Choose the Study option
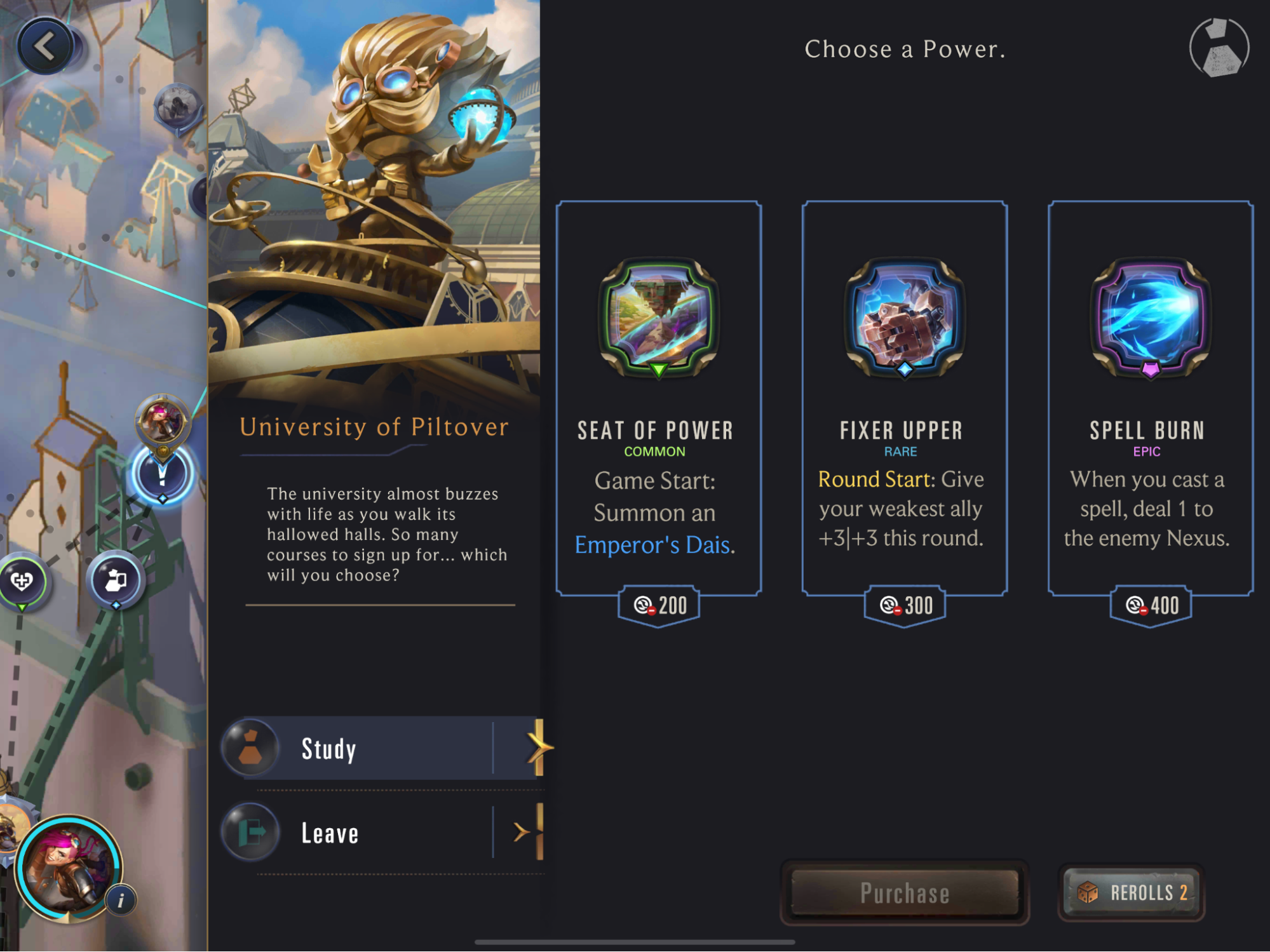 pos(384,748)
